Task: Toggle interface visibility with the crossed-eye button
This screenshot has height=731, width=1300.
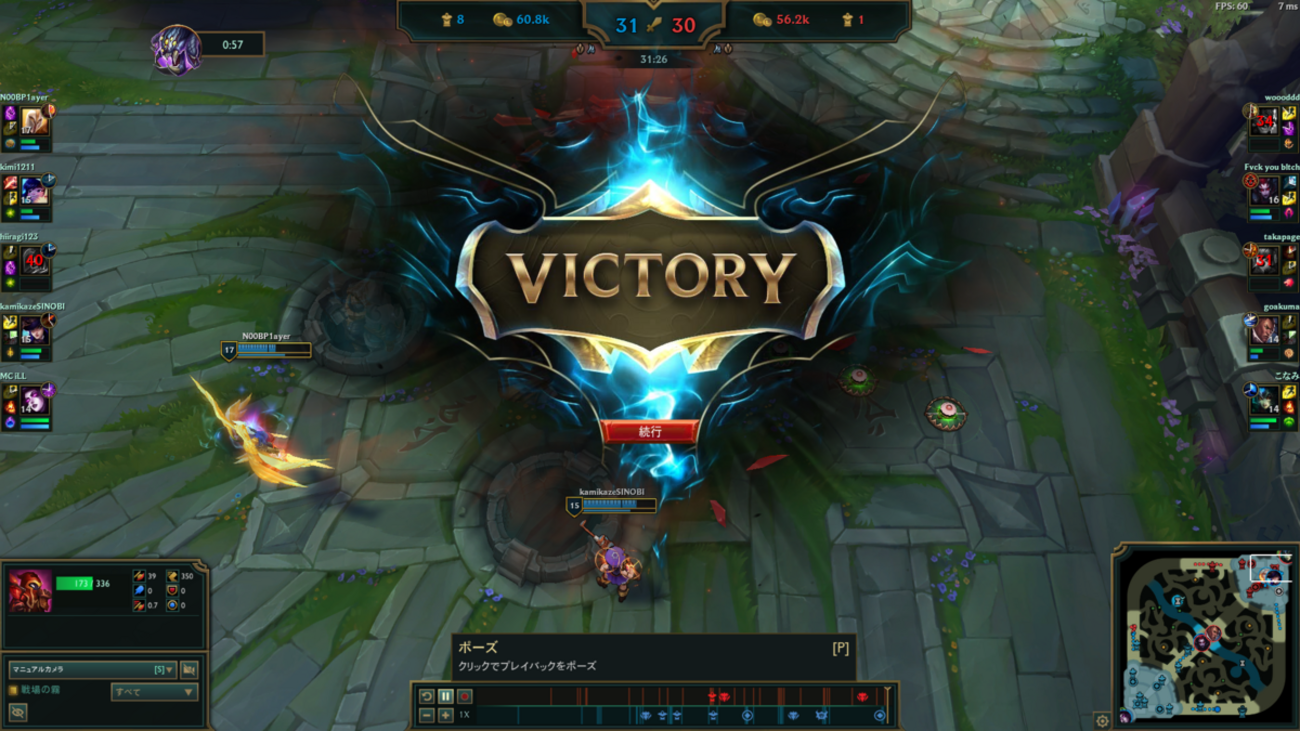Action: (18, 712)
